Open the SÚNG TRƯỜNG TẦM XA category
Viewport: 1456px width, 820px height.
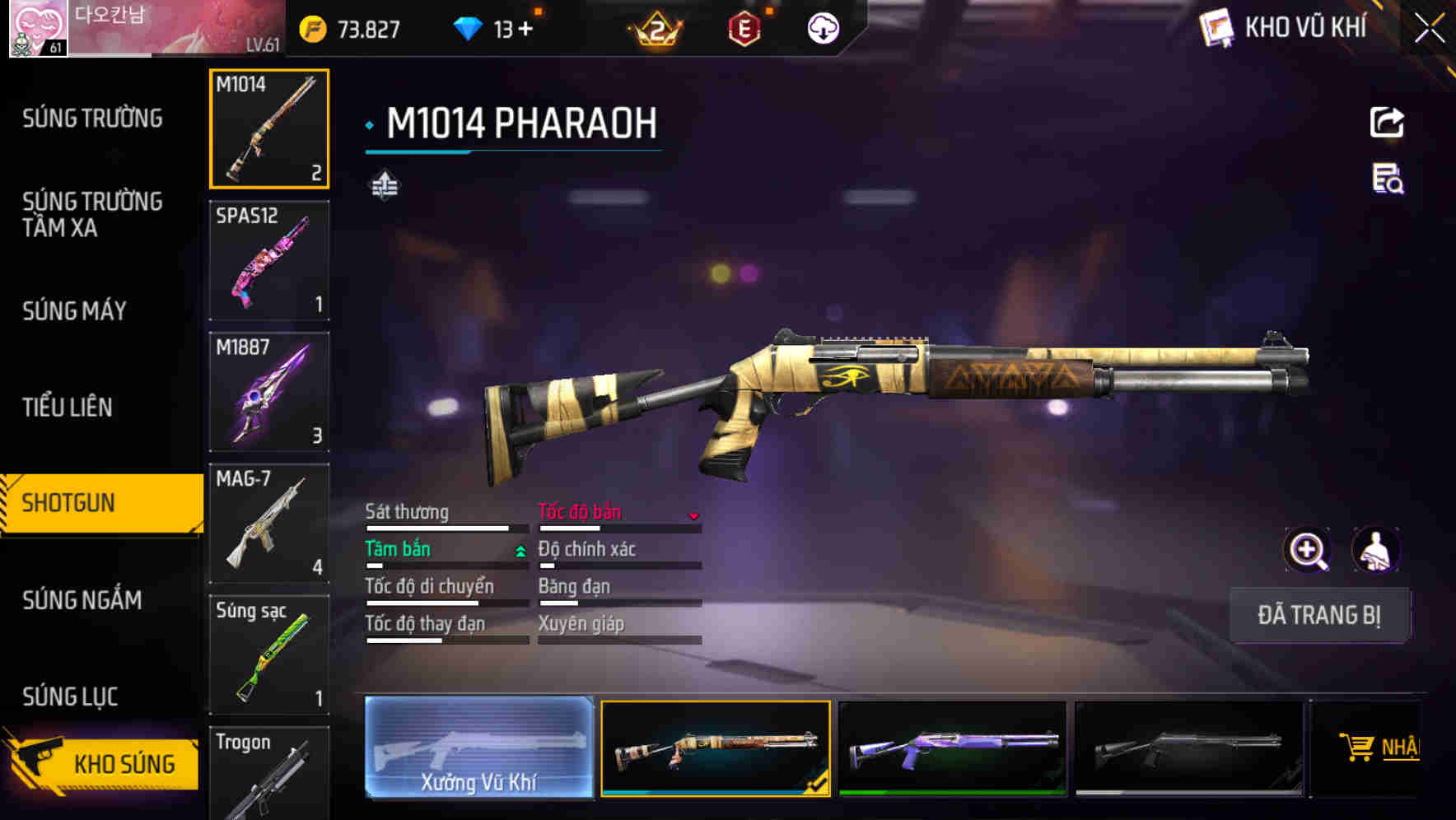[91, 216]
